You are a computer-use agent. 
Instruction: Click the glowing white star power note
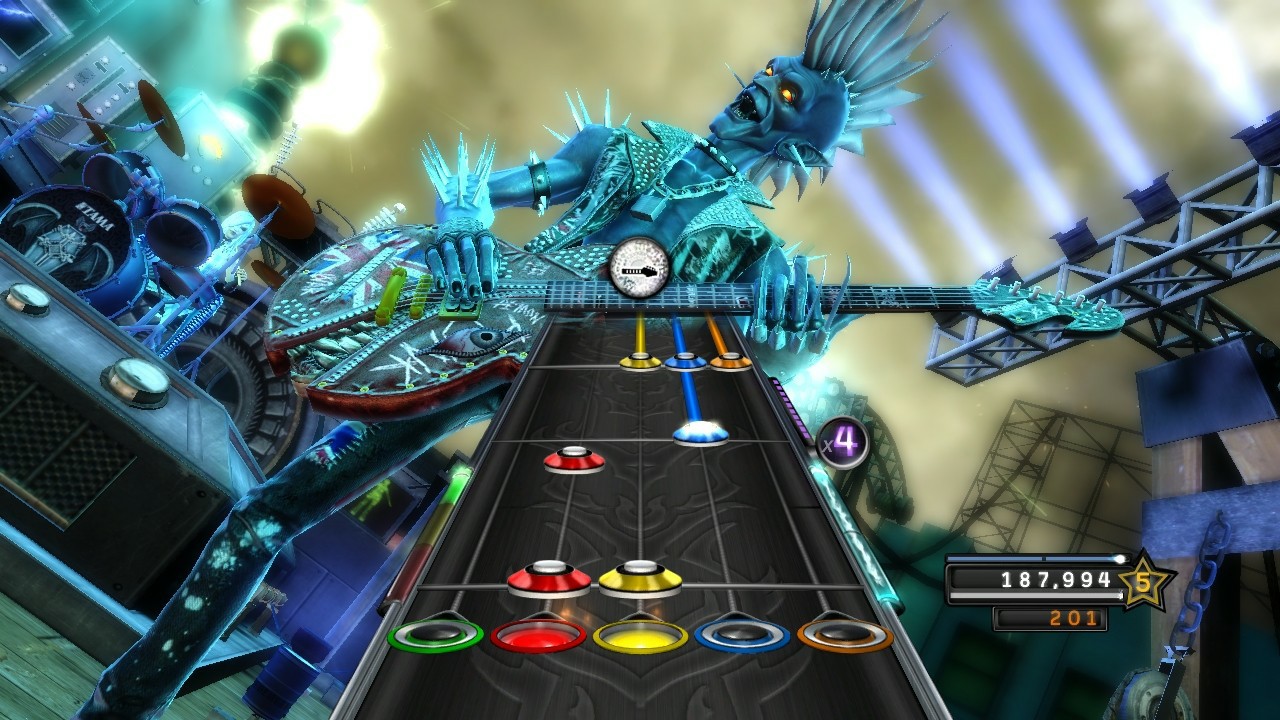click(x=702, y=431)
